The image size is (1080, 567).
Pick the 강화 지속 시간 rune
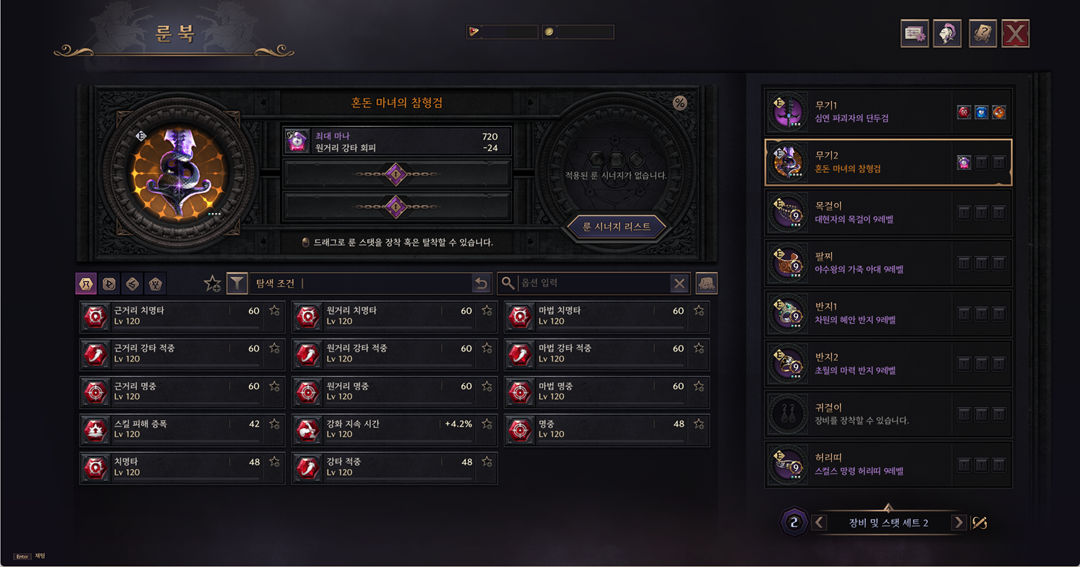tap(383, 429)
